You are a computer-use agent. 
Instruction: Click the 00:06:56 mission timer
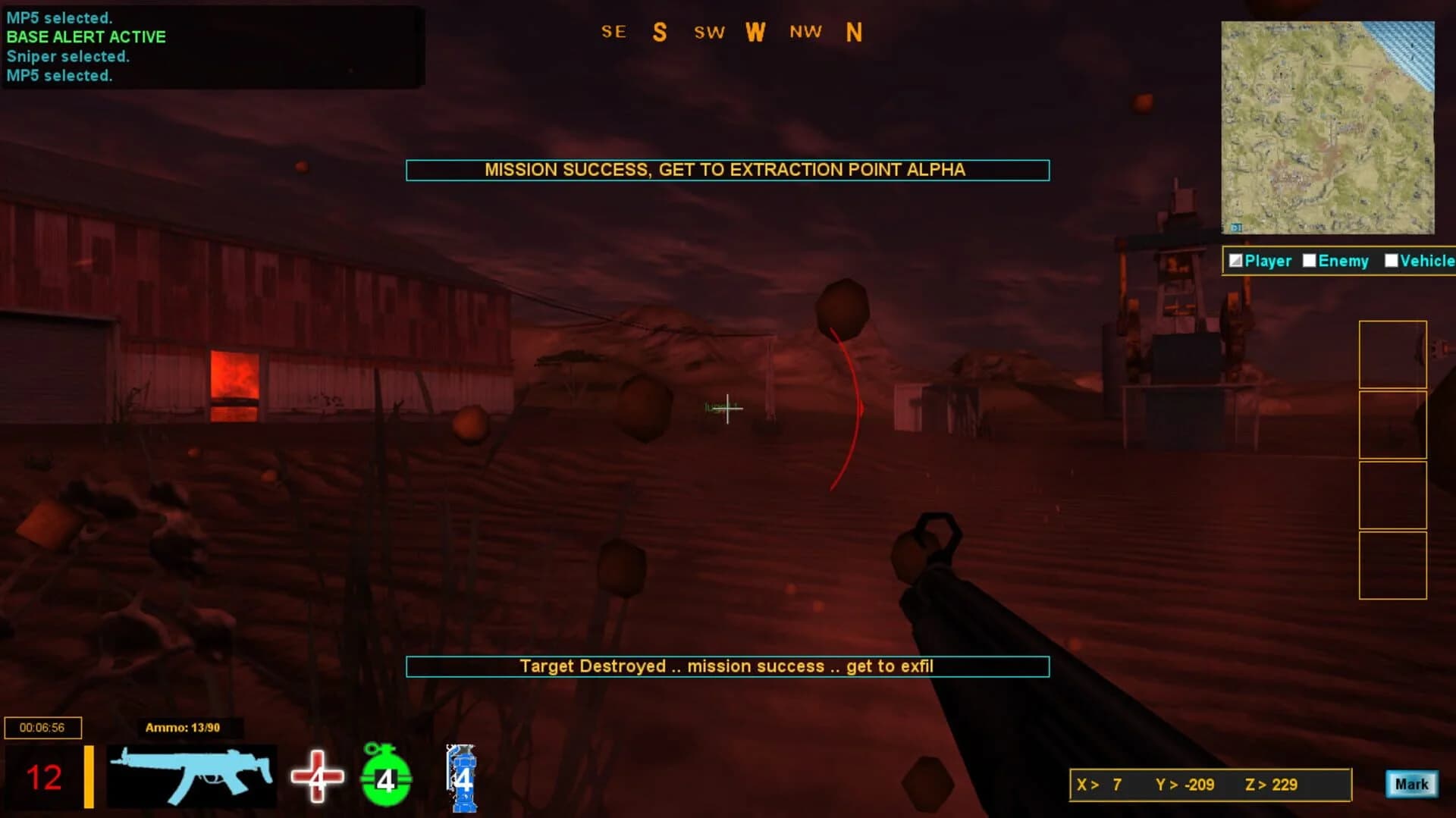pos(42,727)
